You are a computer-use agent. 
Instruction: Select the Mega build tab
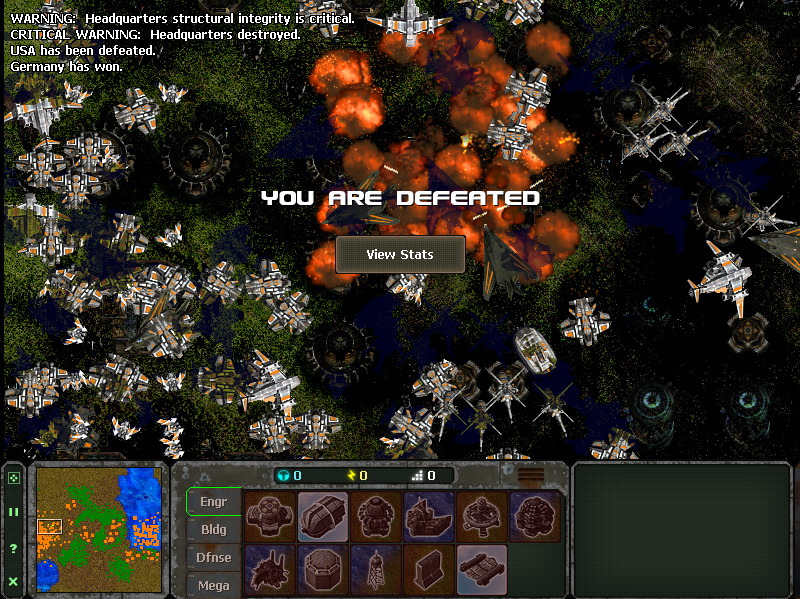214,585
